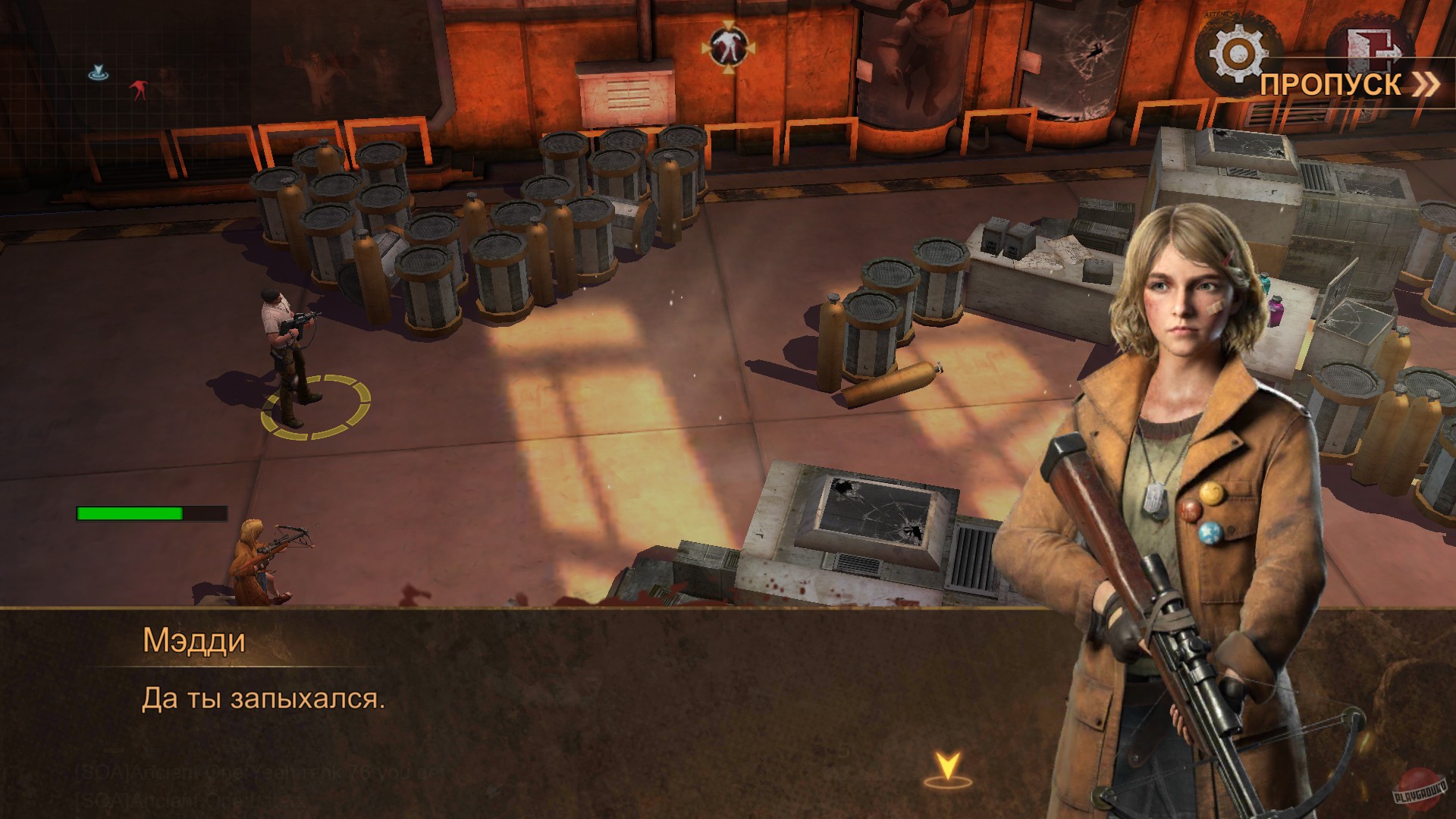Click the green progress bar
This screenshot has height=819, width=1456.
129,513
